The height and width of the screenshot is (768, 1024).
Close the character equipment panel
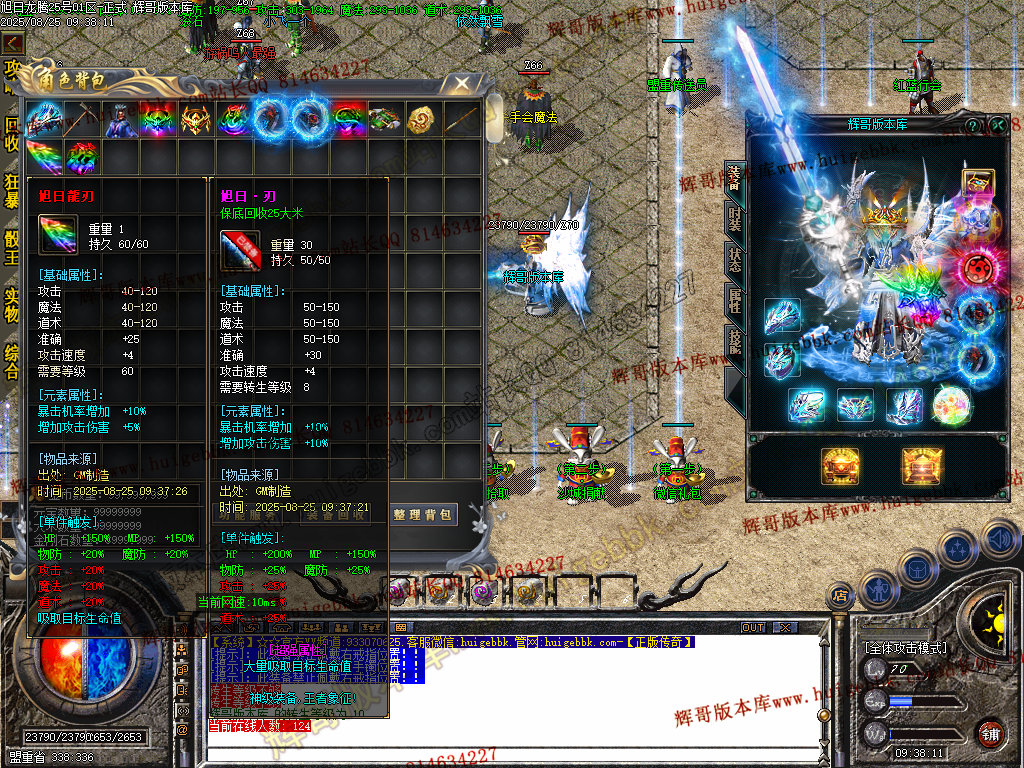[997, 125]
